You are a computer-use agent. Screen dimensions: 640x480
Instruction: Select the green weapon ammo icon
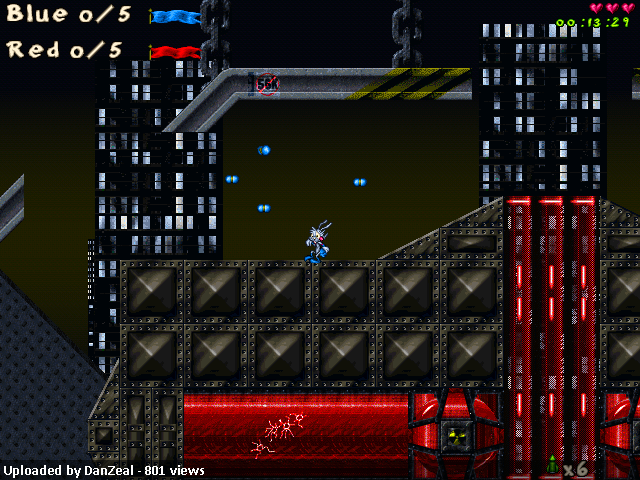pos(551,465)
